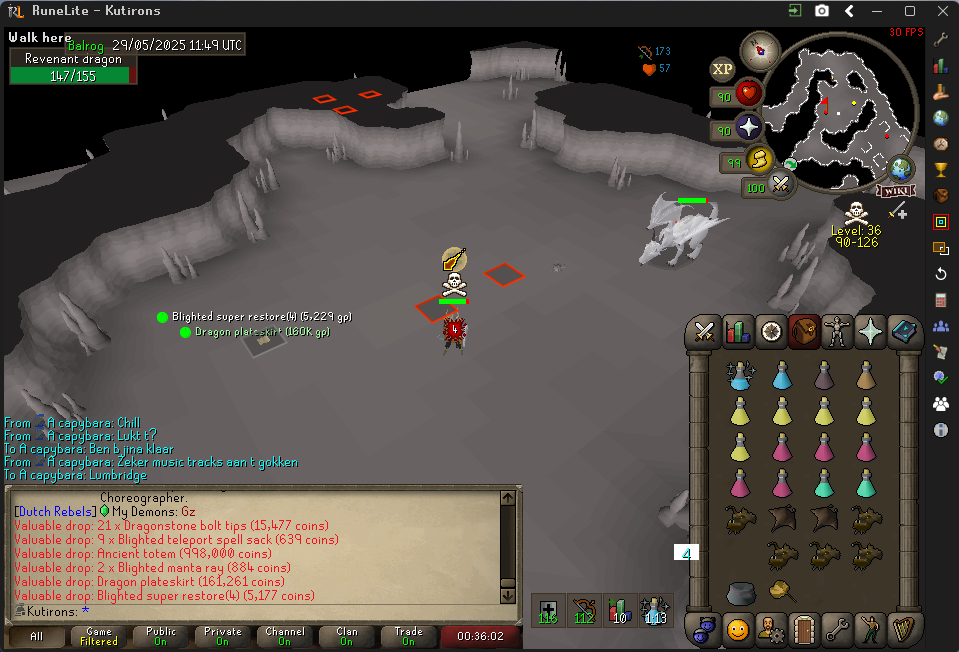This screenshot has height=652, width=959.
Task: Take a screenshot with the camera button
Action: [821, 11]
